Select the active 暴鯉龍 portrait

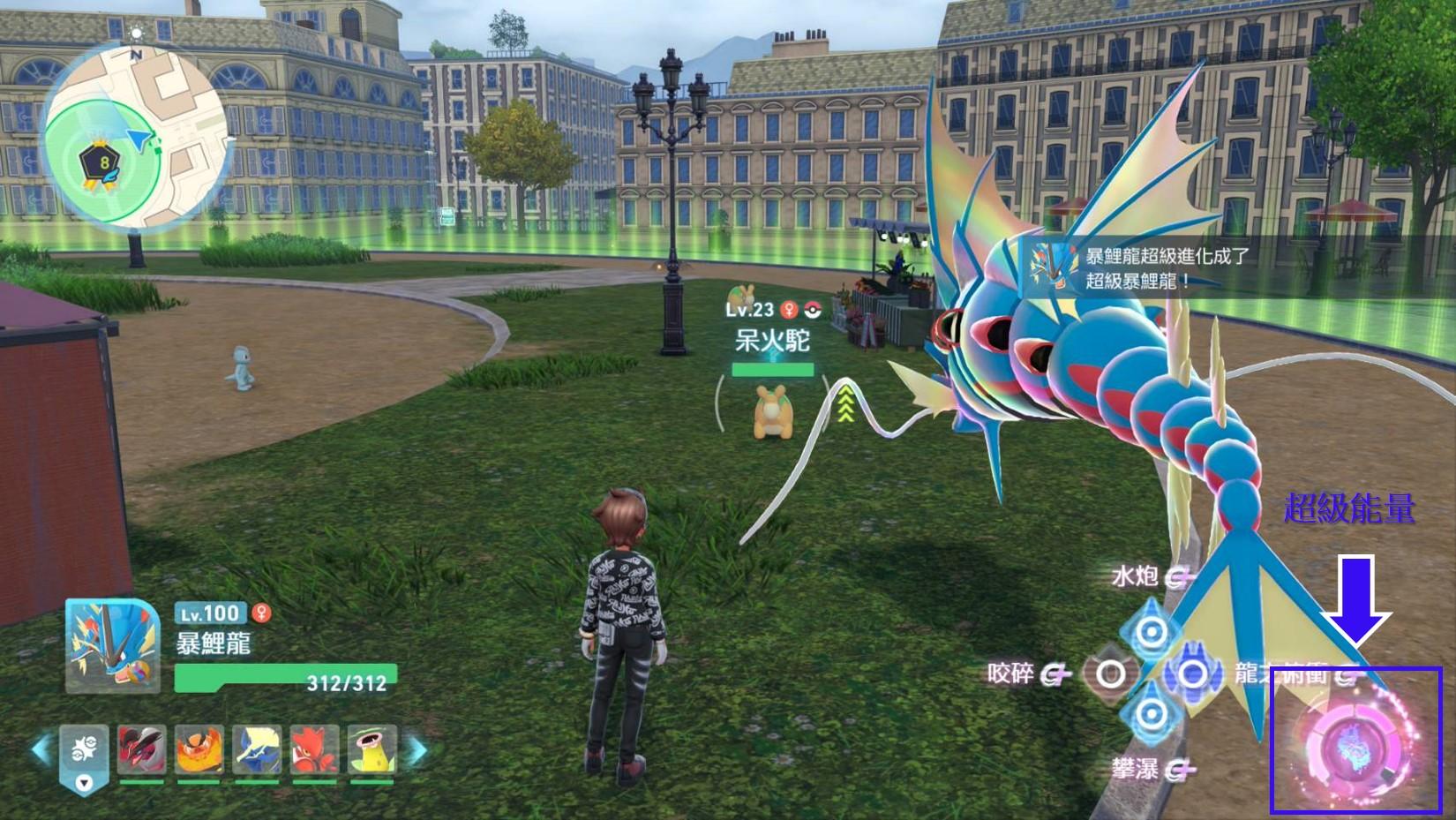[x=113, y=645]
